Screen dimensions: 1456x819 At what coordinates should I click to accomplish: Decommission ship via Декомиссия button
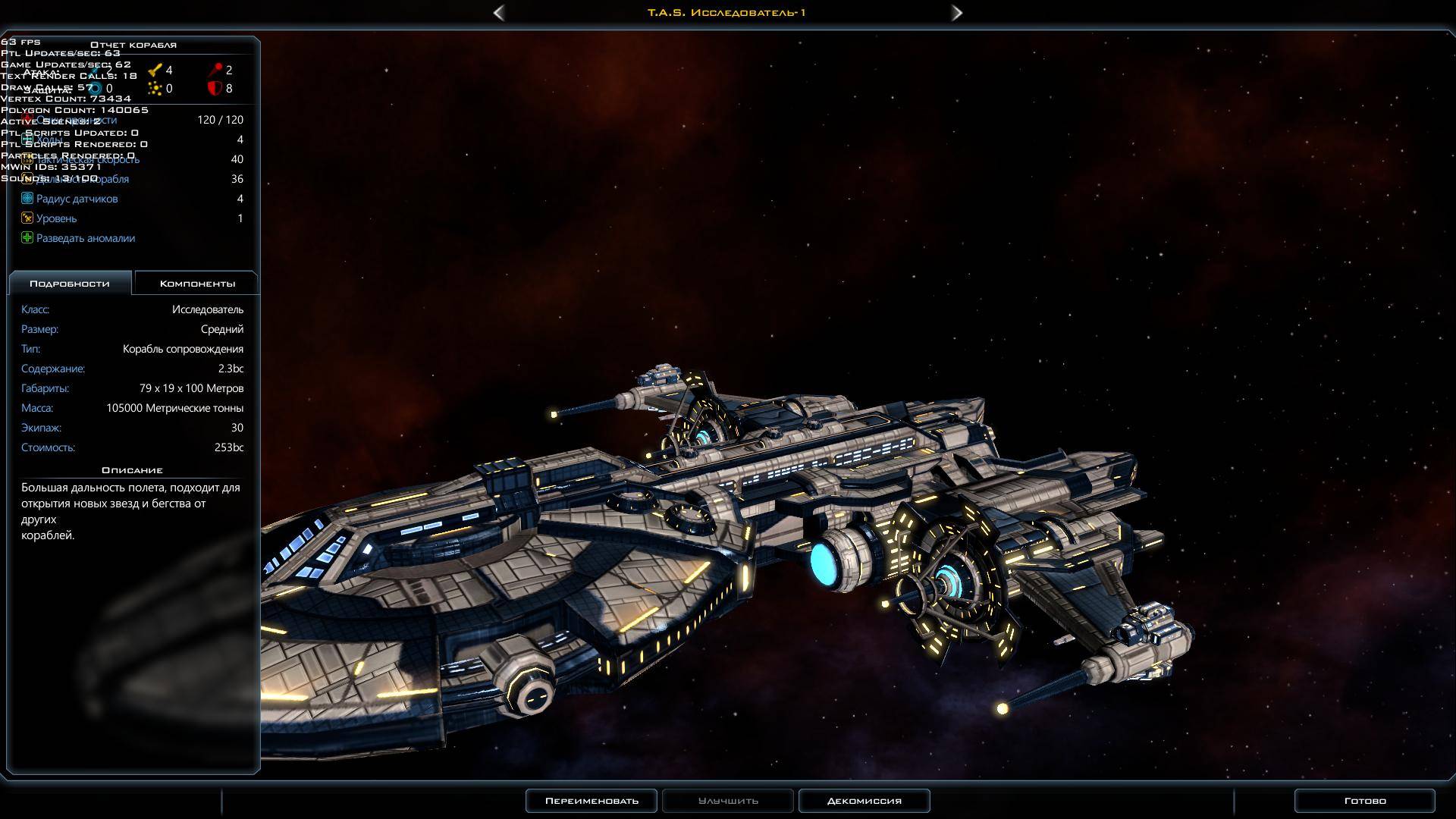(864, 801)
